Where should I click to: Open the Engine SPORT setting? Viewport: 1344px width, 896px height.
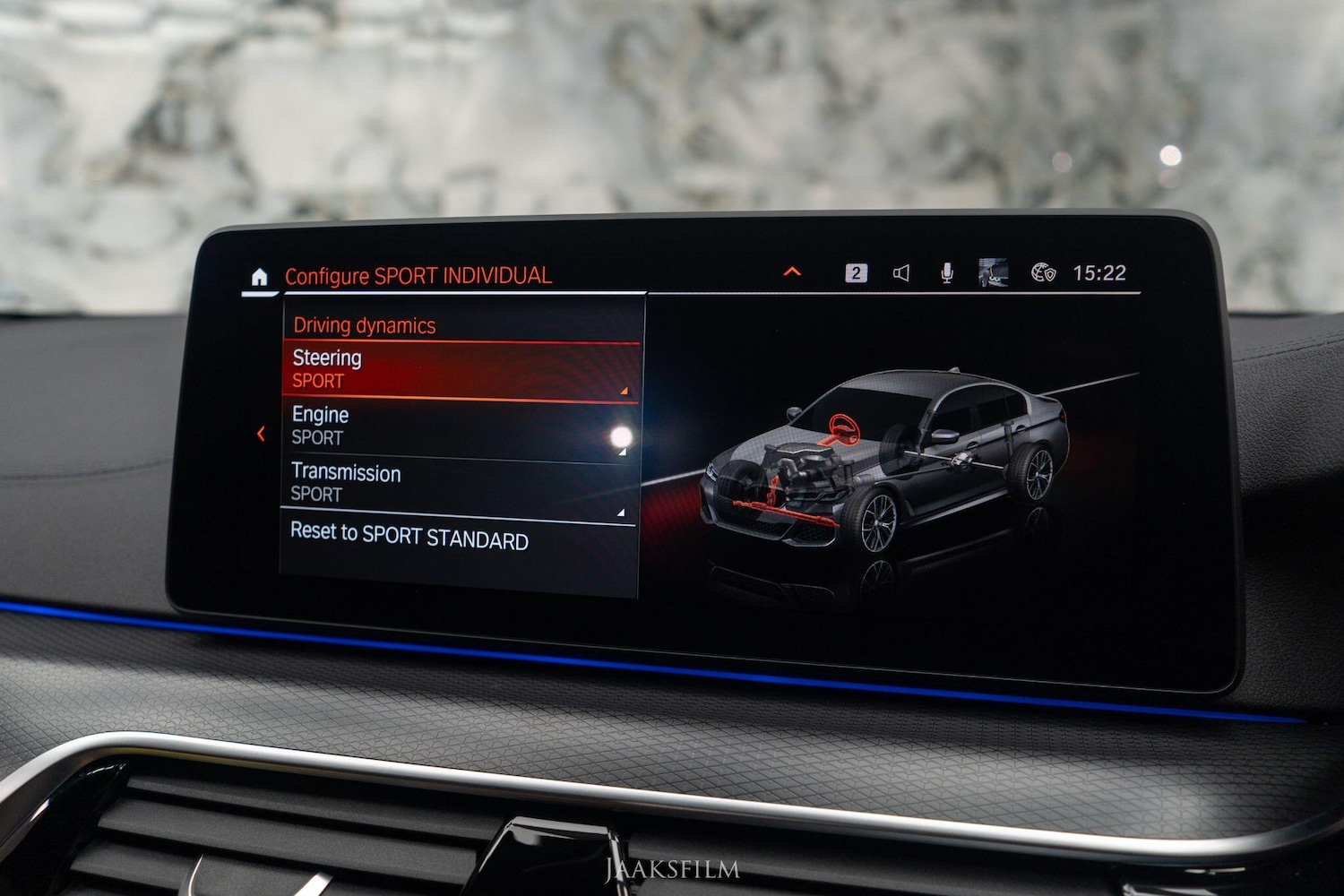[x=459, y=426]
